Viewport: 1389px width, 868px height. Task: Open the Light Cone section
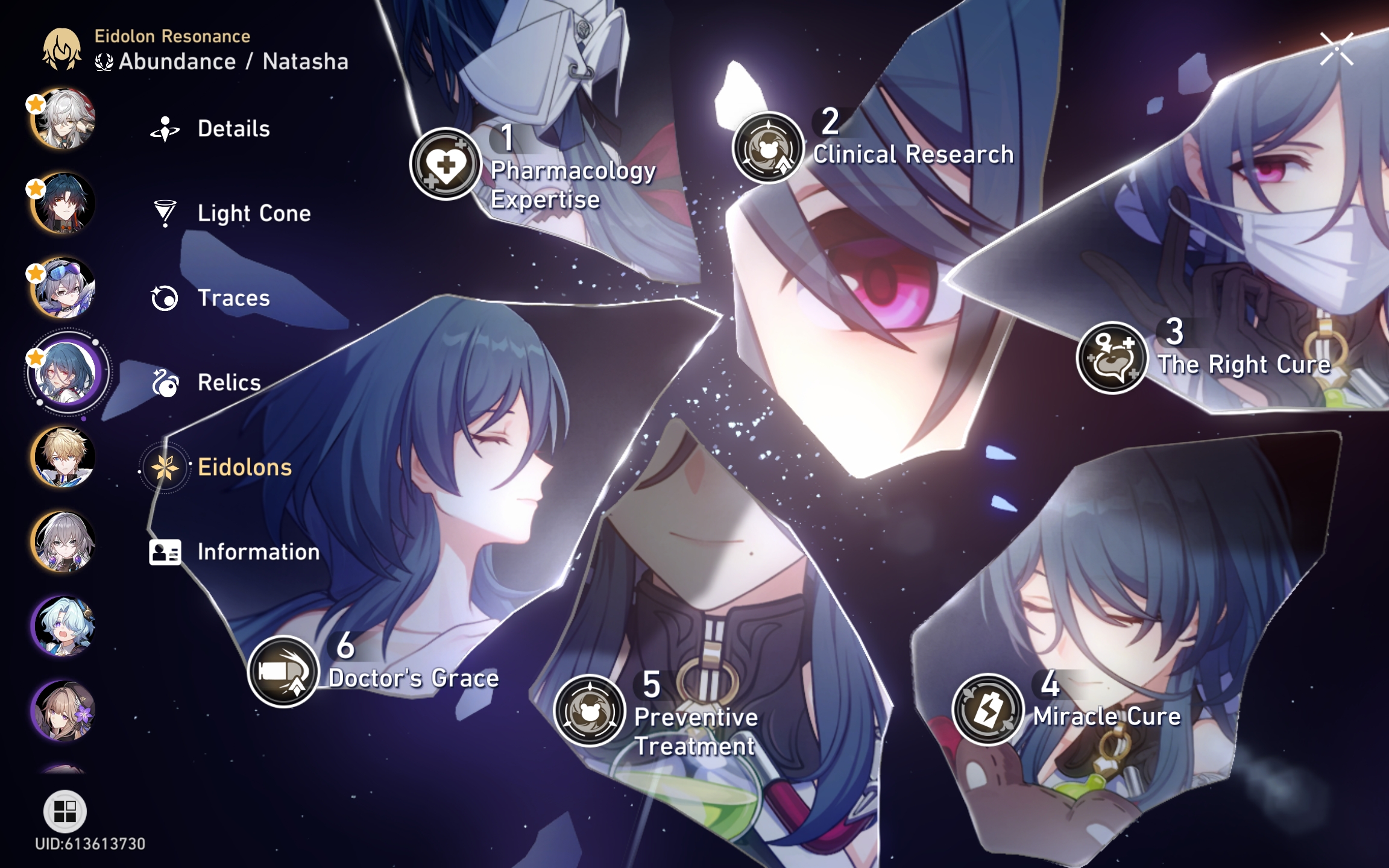coord(164,213)
